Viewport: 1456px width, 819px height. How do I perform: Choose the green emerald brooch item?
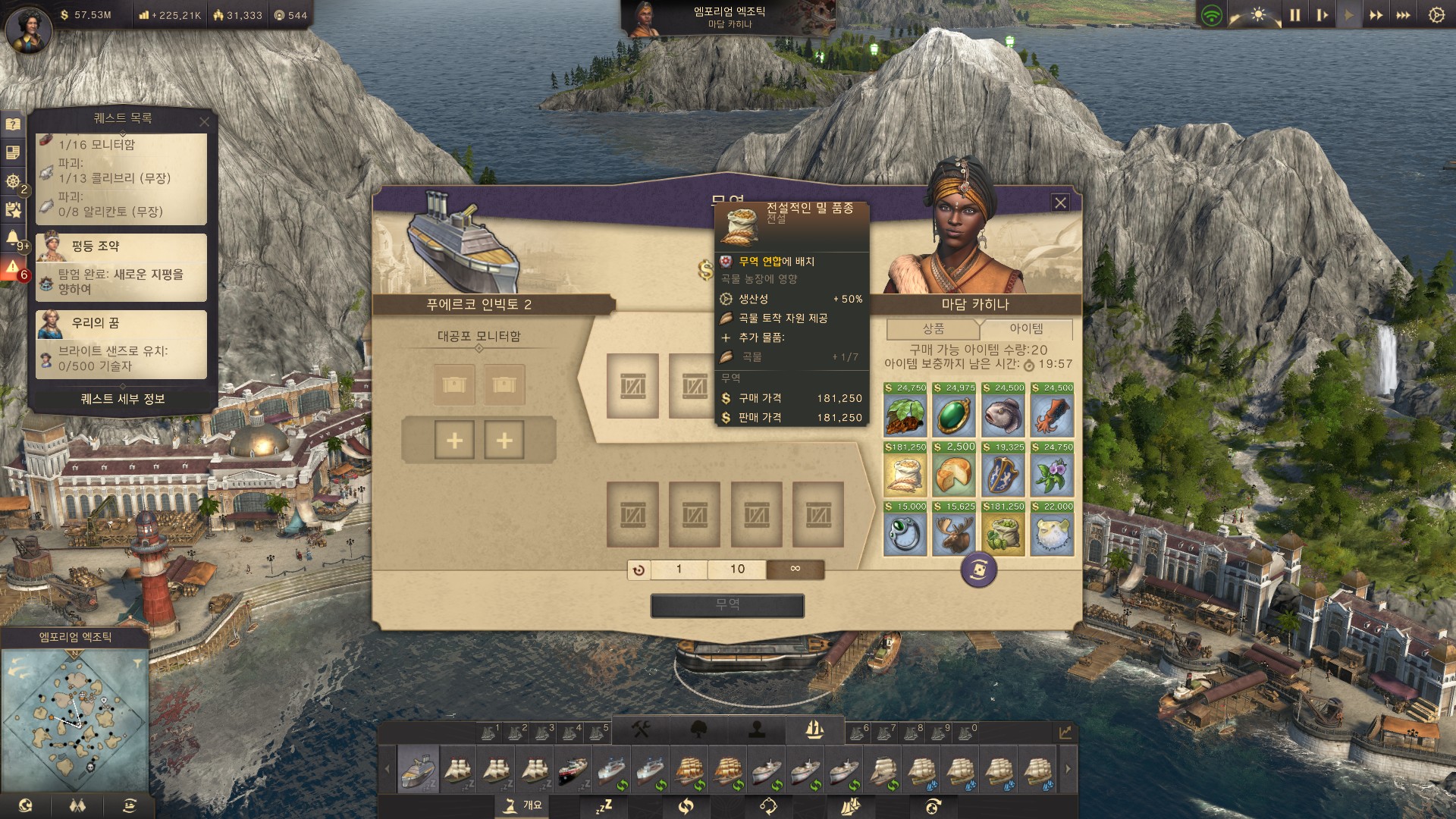(954, 415)
